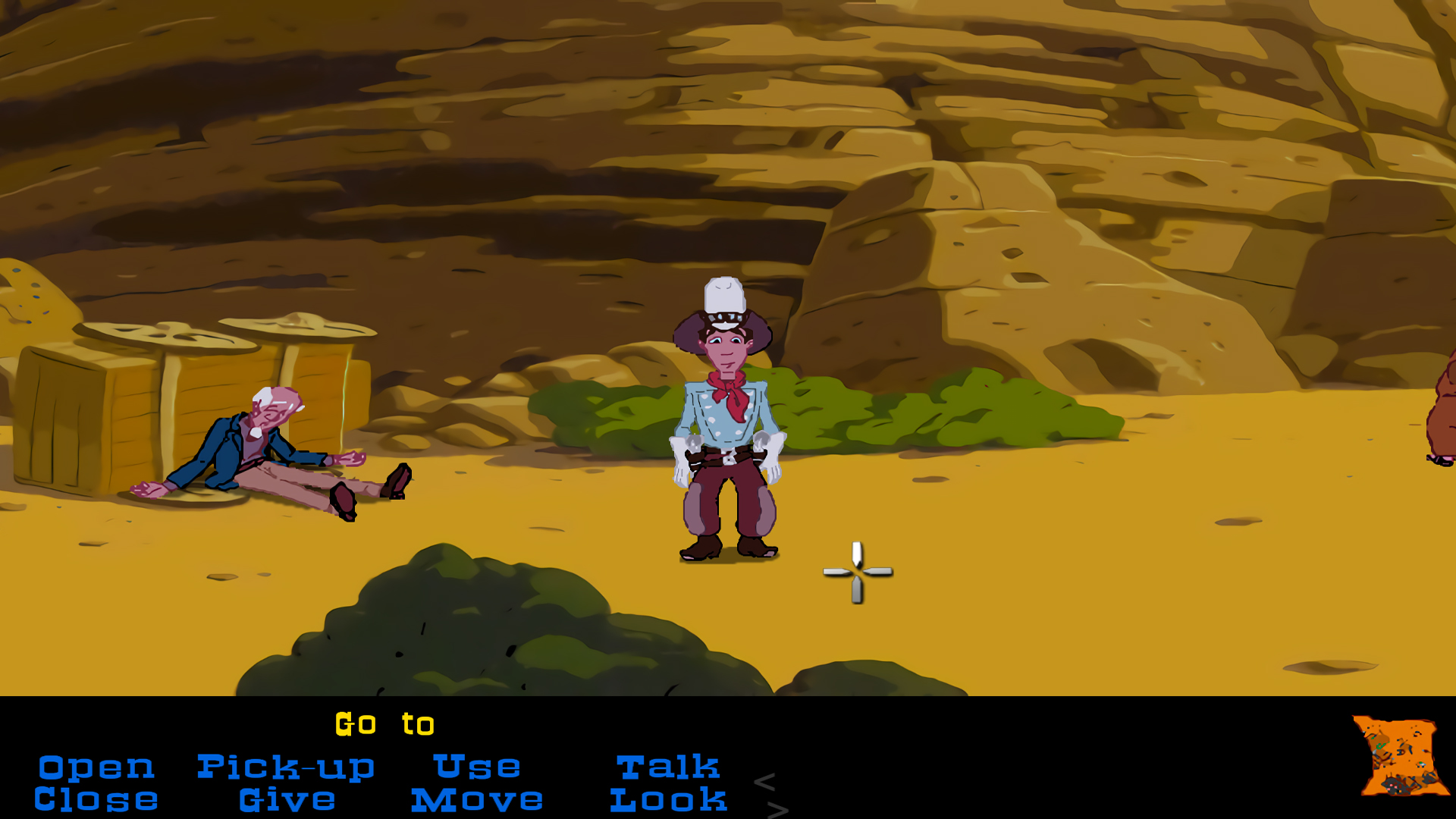The height and width of the screenshot is (819, 1456).
Task: Select the Use verb
Action: [x=476, y=766]
